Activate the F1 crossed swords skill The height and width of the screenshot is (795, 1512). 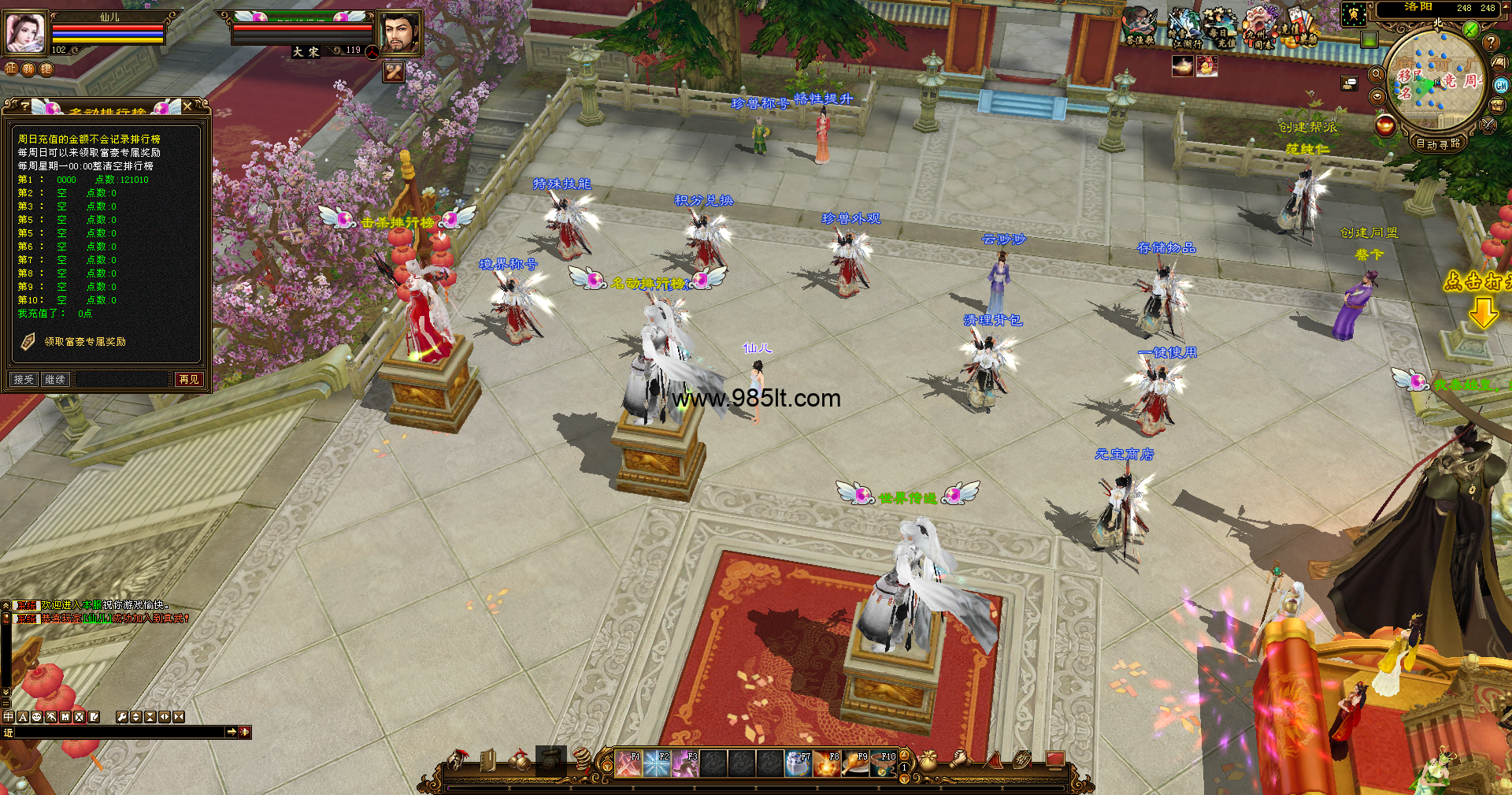628,763
